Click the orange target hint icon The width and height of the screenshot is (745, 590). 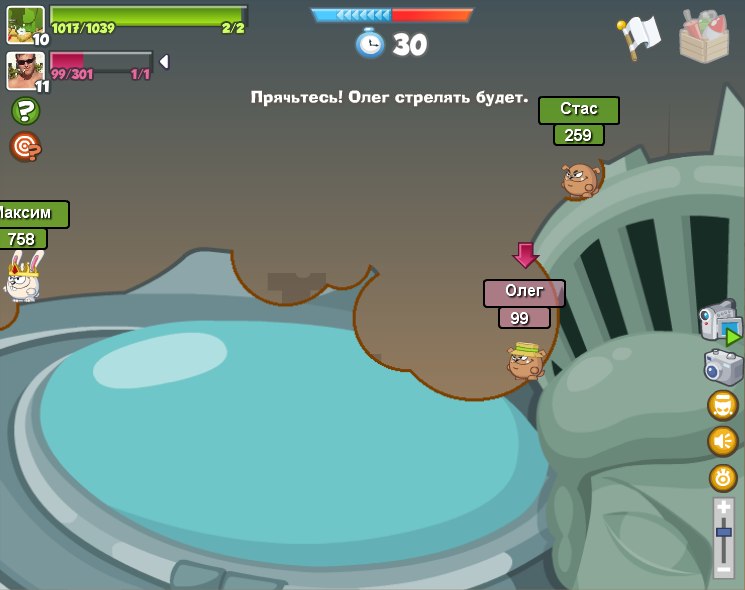(x=25, y=146)
